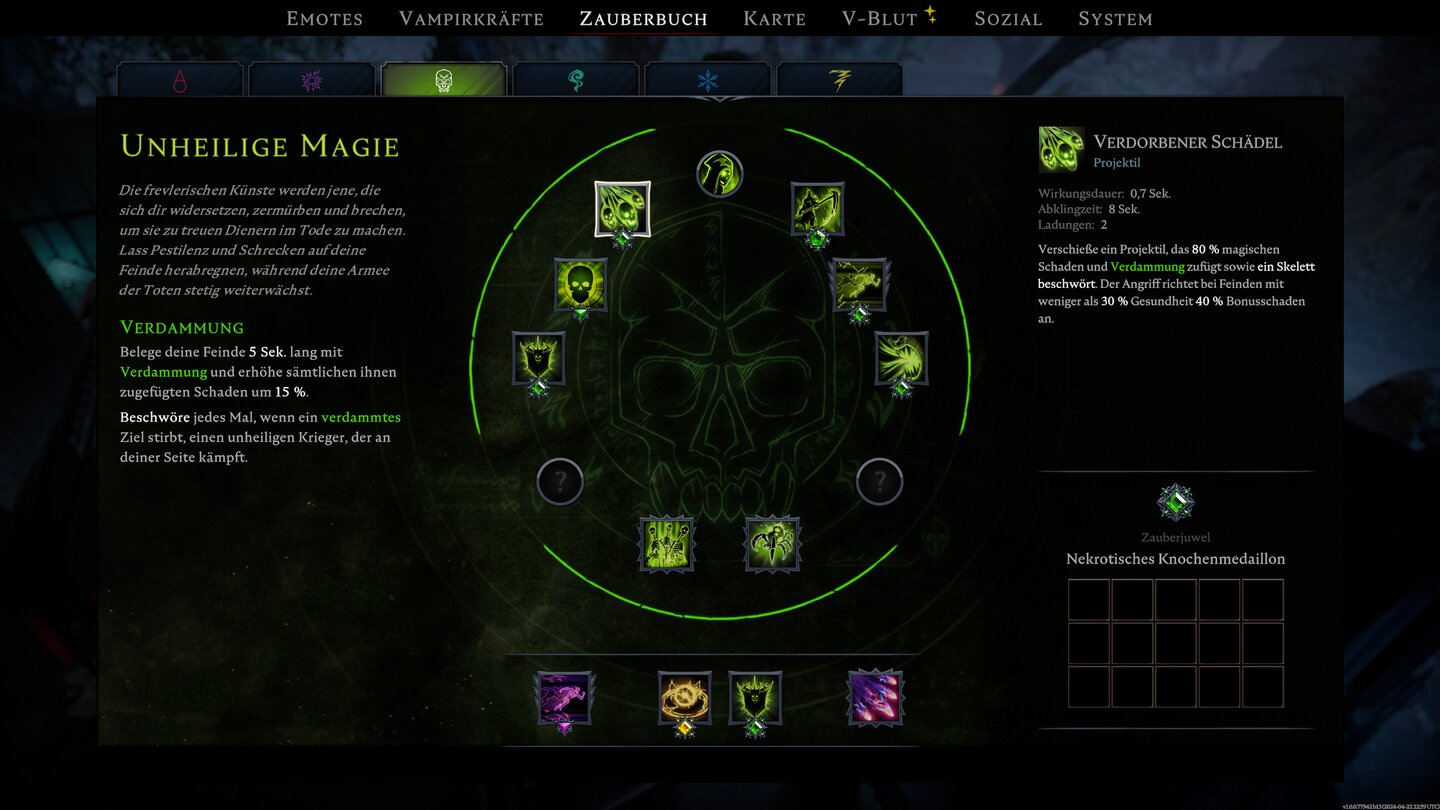Screen dimensions: 1440x810
Task: Select the glowing green skull spell
Action: click(580, 286)
